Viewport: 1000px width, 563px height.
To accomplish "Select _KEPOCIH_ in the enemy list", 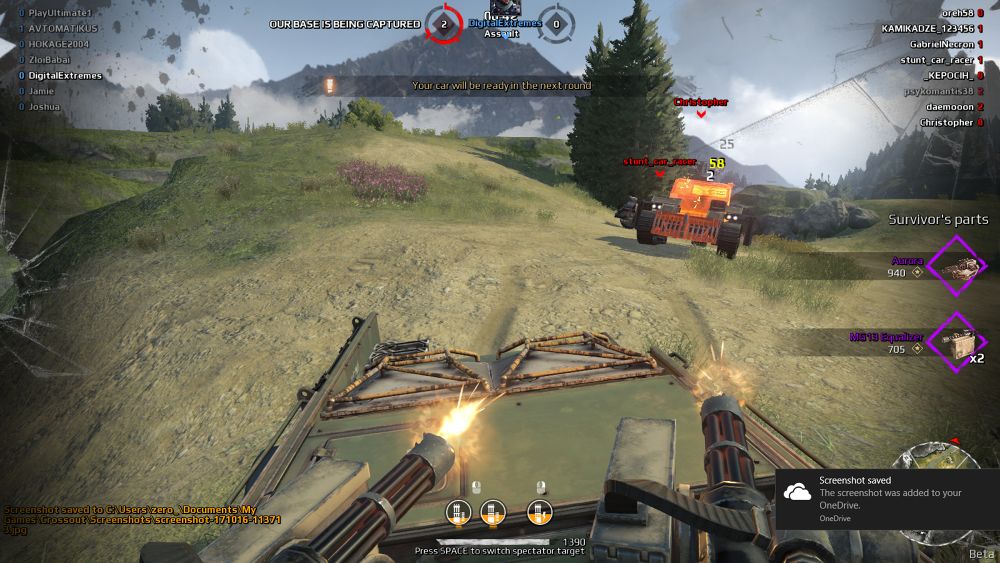I will [x=947, y=75].
